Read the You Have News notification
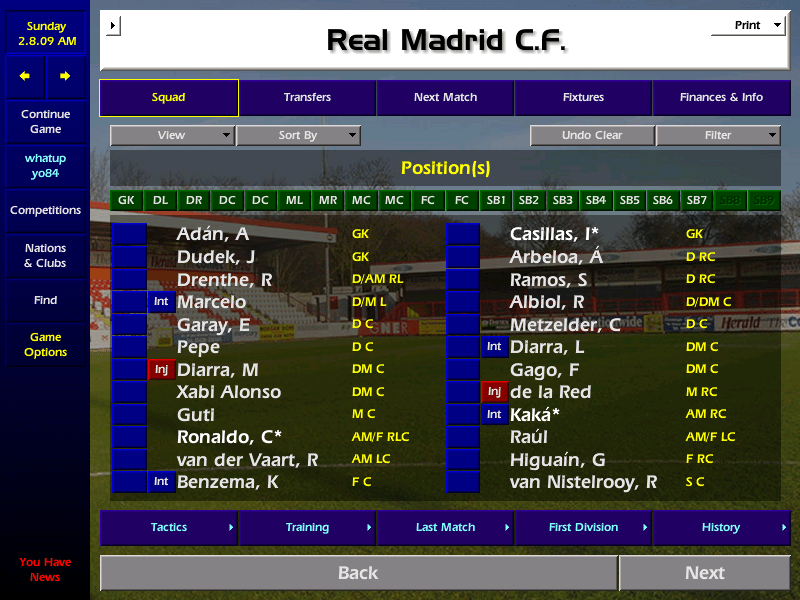Viewport: 800px width, 600px height. [45, 570]
